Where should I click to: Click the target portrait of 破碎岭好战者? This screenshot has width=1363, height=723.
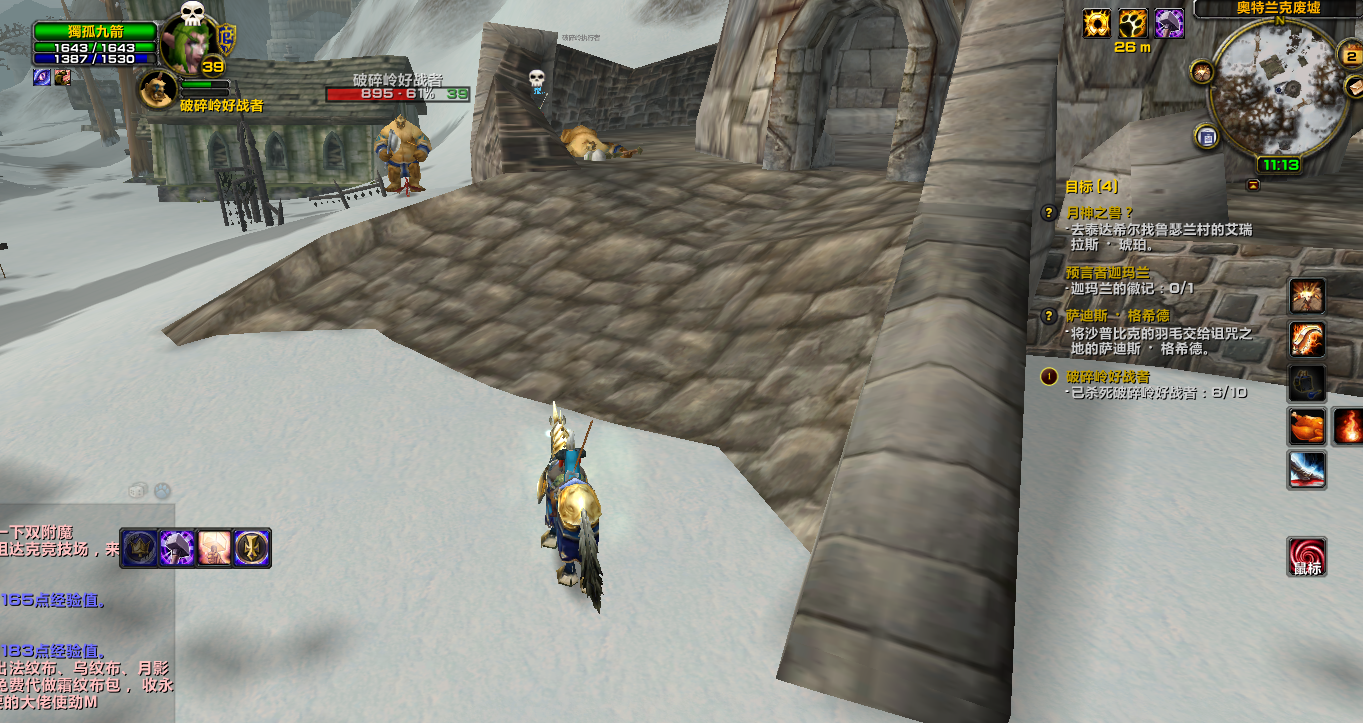tap(156, 90)
